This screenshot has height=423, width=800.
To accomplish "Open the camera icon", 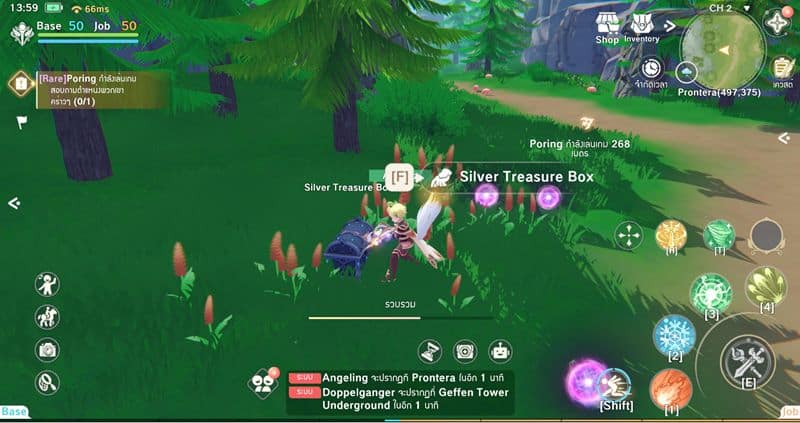I will [47, 349].
